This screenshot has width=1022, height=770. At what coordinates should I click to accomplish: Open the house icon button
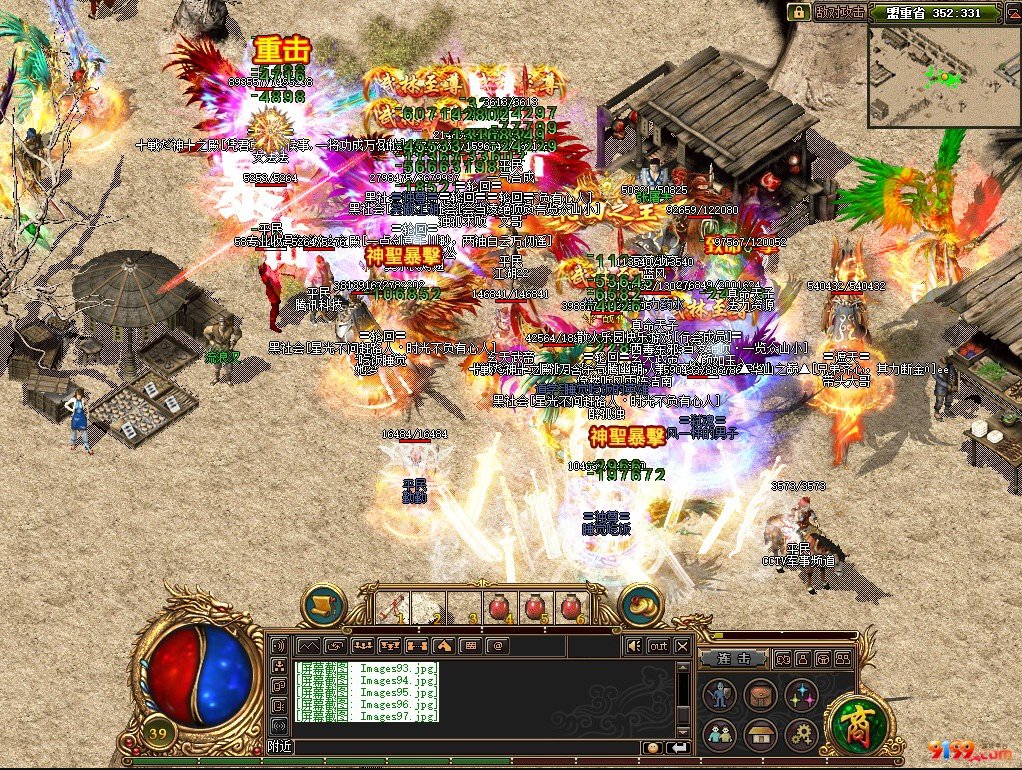[x=760, y=735]
